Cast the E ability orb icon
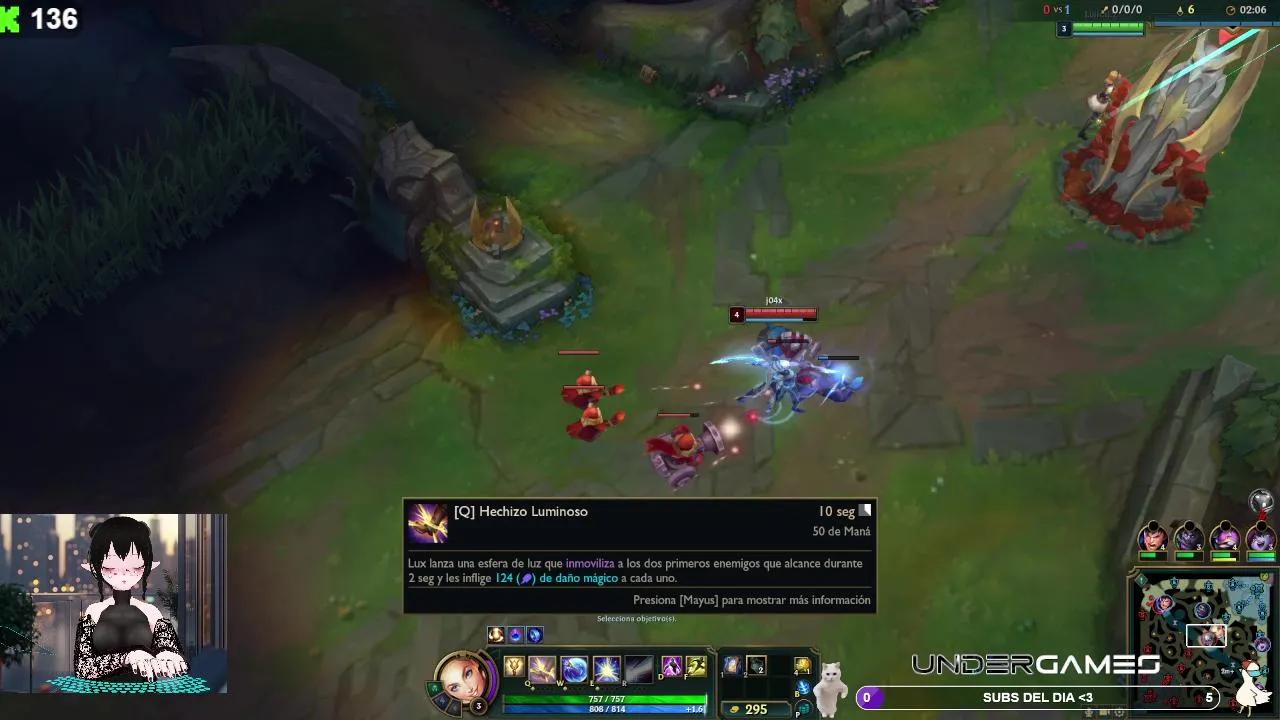 click(606, 668)
